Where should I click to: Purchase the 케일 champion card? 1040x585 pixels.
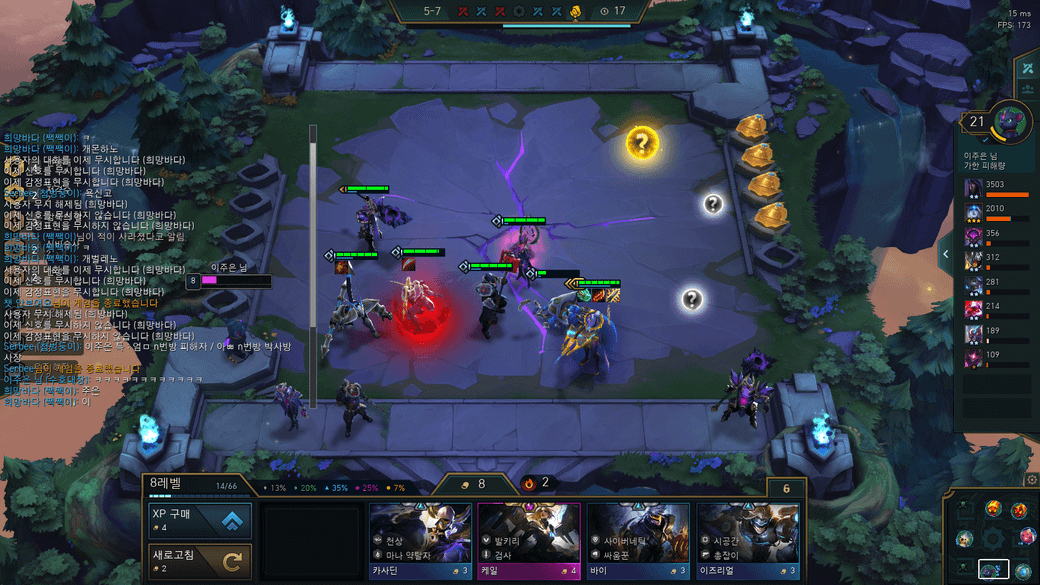click(529, 541)
